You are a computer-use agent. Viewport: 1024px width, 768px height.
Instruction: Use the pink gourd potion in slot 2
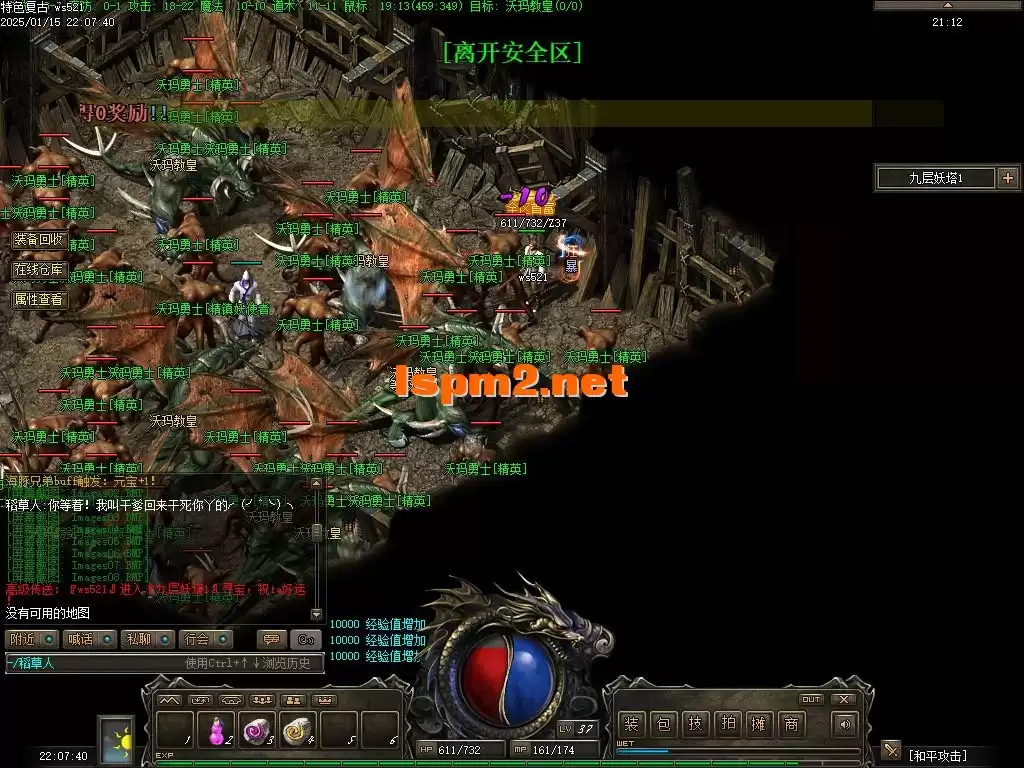215,730
